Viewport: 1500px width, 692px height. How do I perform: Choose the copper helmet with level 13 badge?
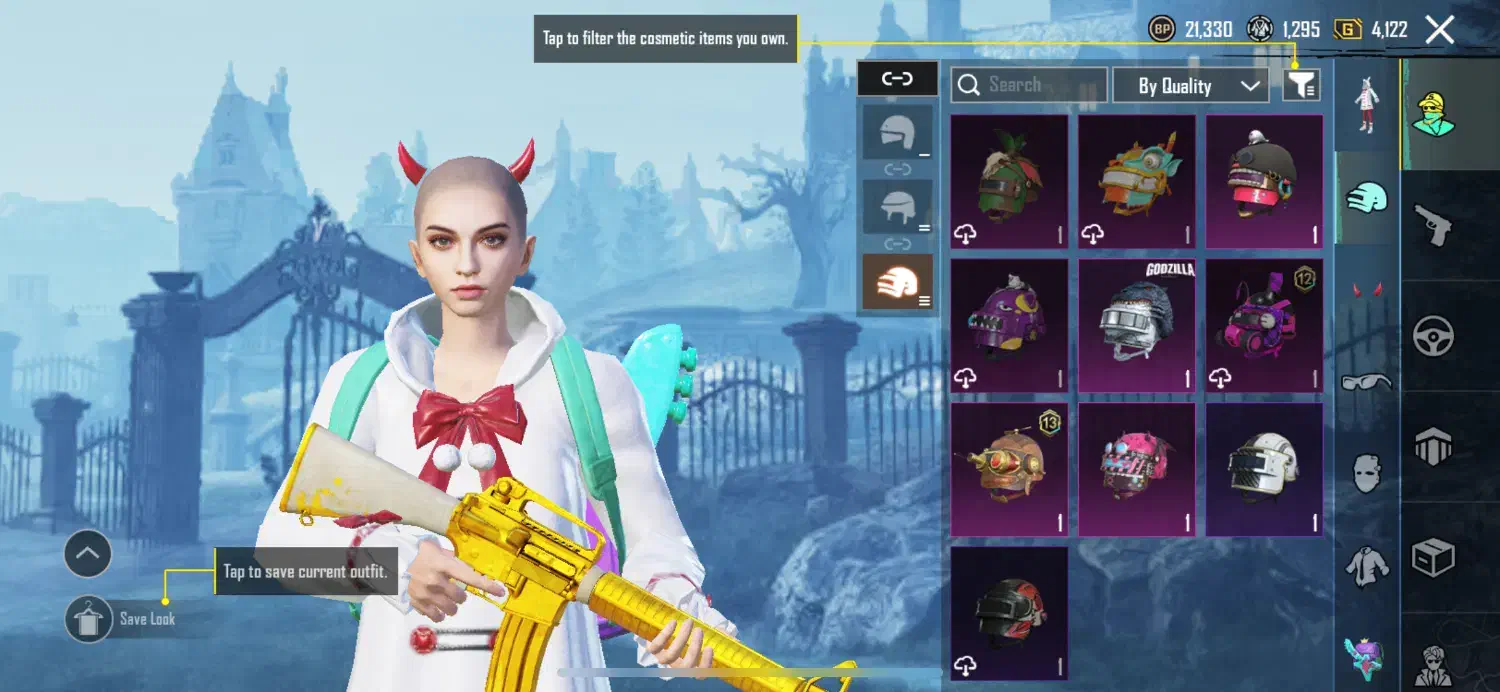coord(1009,470)
